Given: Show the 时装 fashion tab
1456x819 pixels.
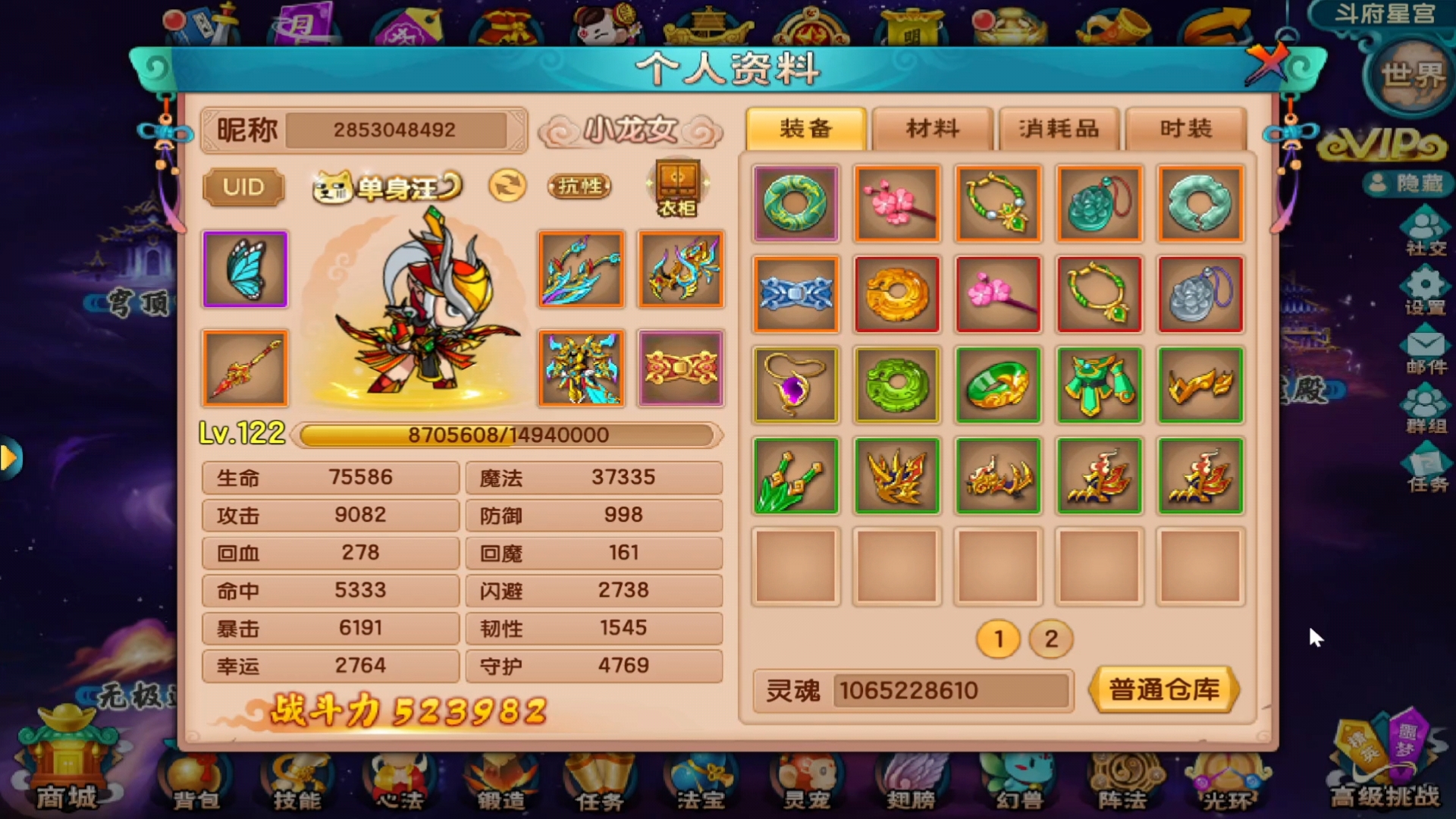Looking at the screenshot, I should coord(1185,129).
